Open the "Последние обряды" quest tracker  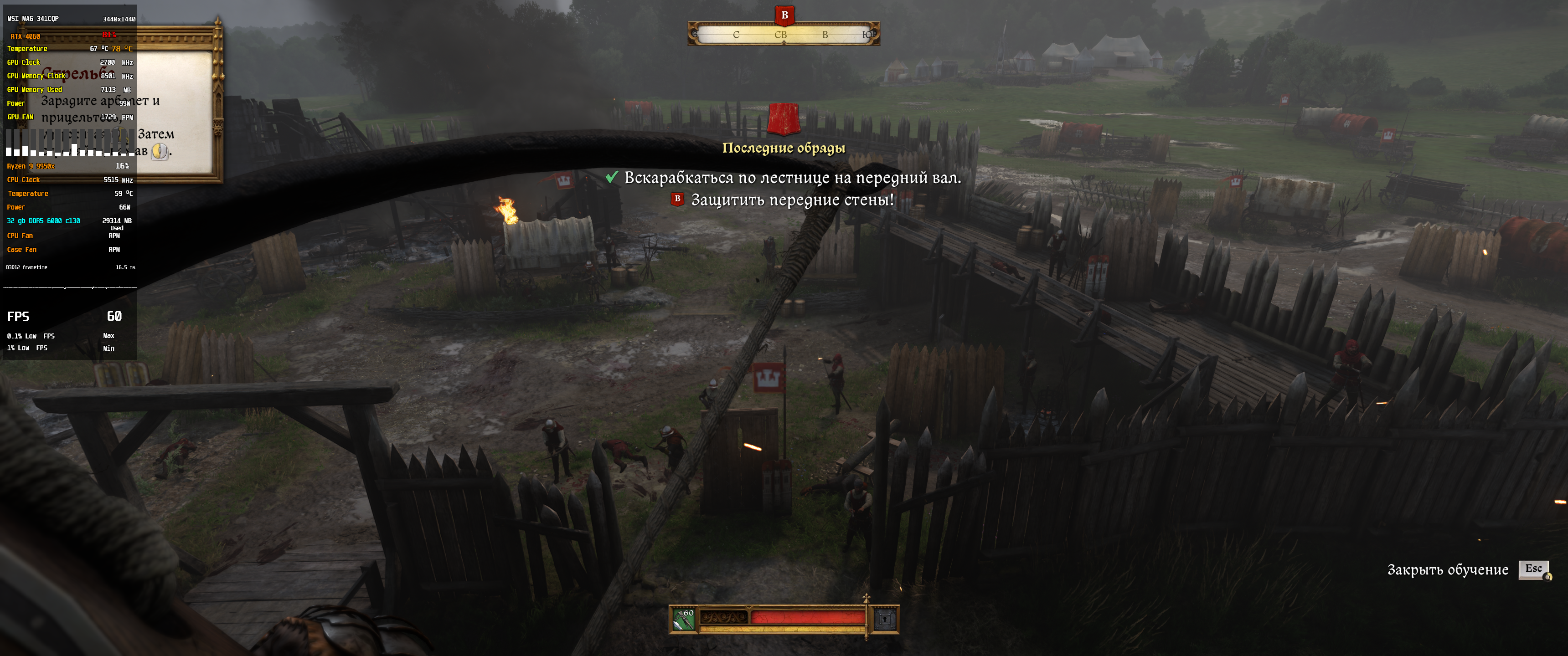[784, 148]
